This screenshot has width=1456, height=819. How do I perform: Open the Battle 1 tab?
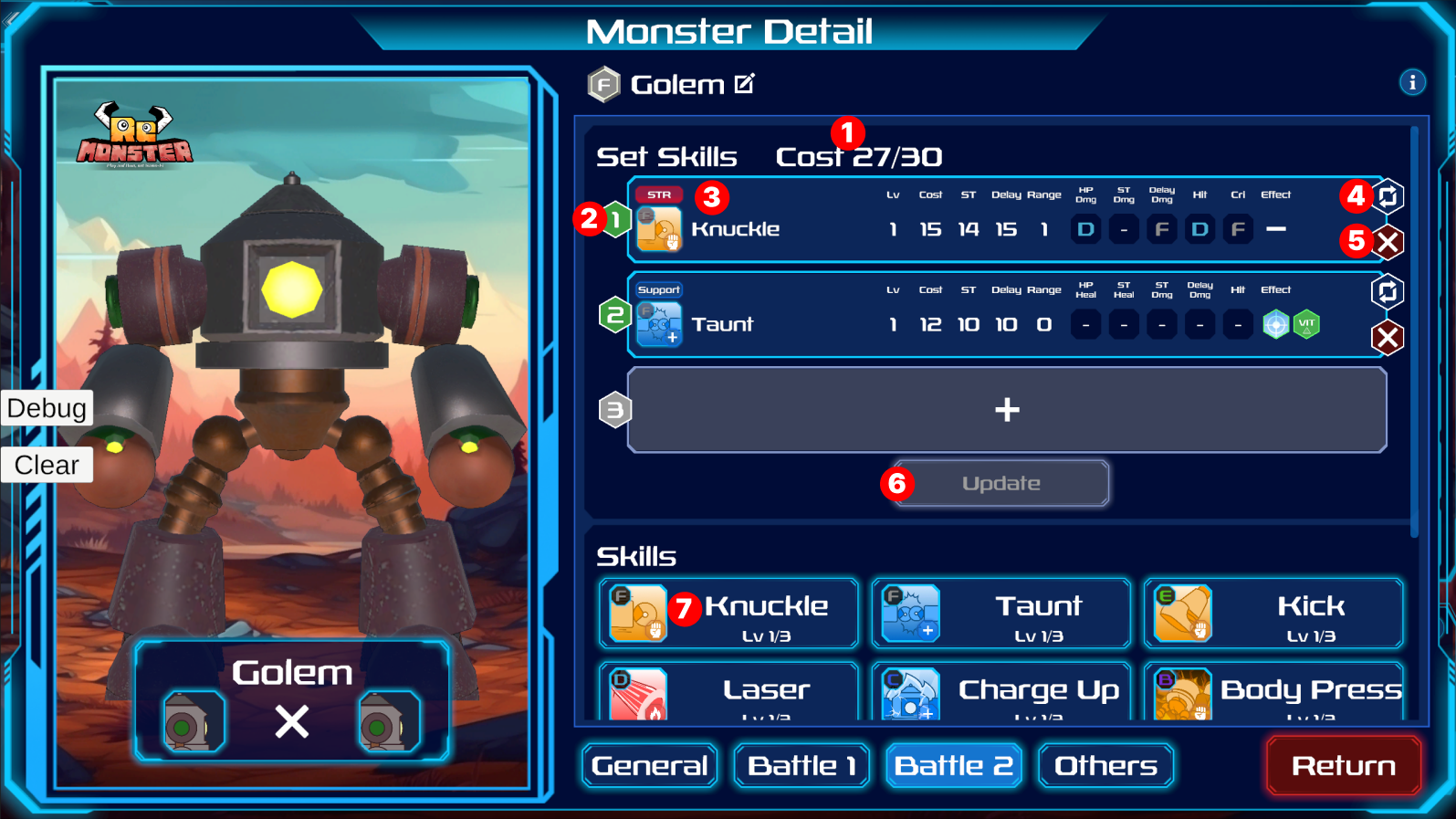click(801, 765)
